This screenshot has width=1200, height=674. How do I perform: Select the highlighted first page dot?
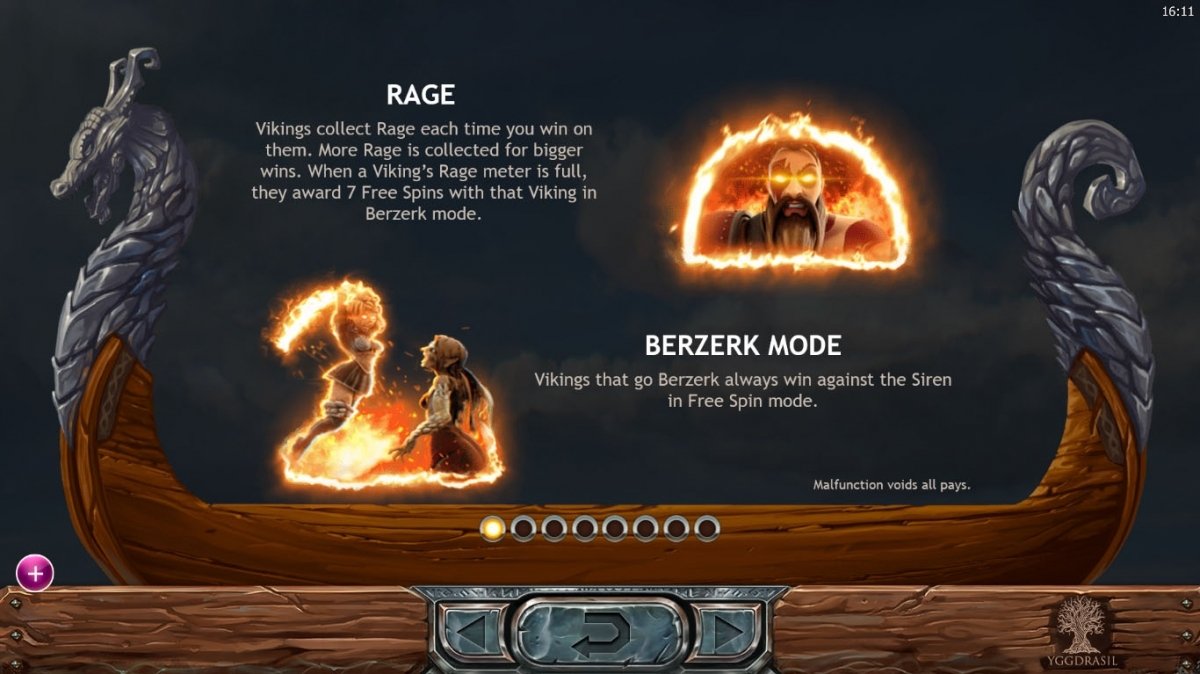click(x=493, y=528)
